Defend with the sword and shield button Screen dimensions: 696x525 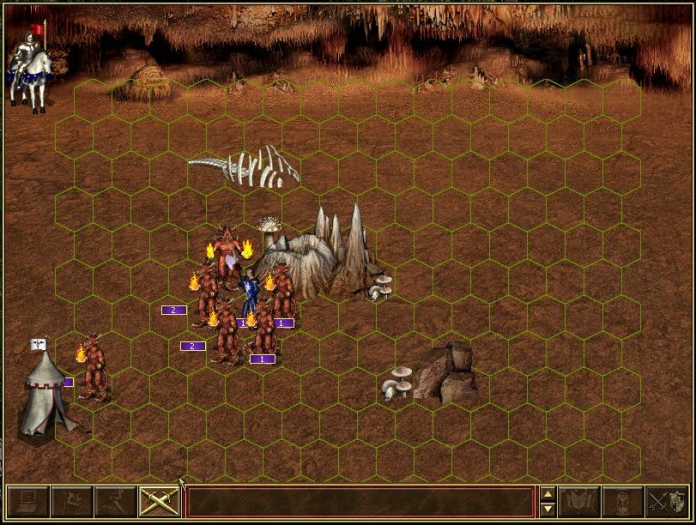tap(667, 501)
